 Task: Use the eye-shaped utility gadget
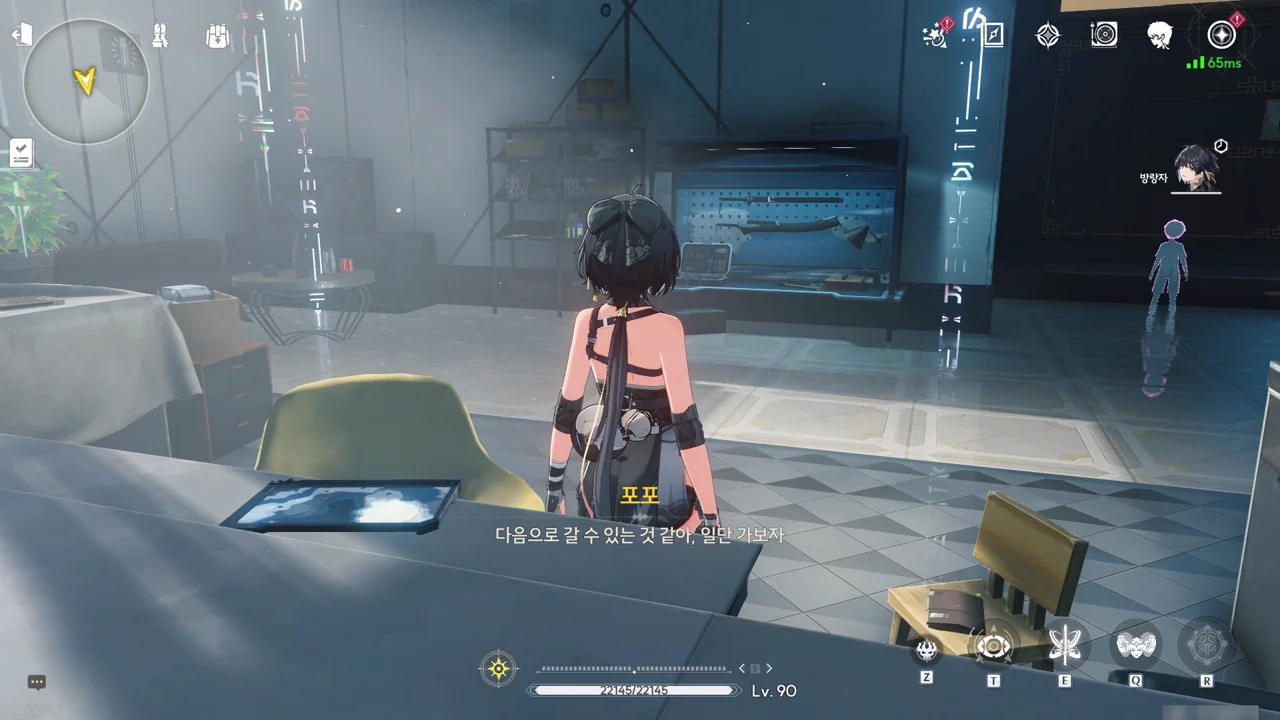[994, 647]
